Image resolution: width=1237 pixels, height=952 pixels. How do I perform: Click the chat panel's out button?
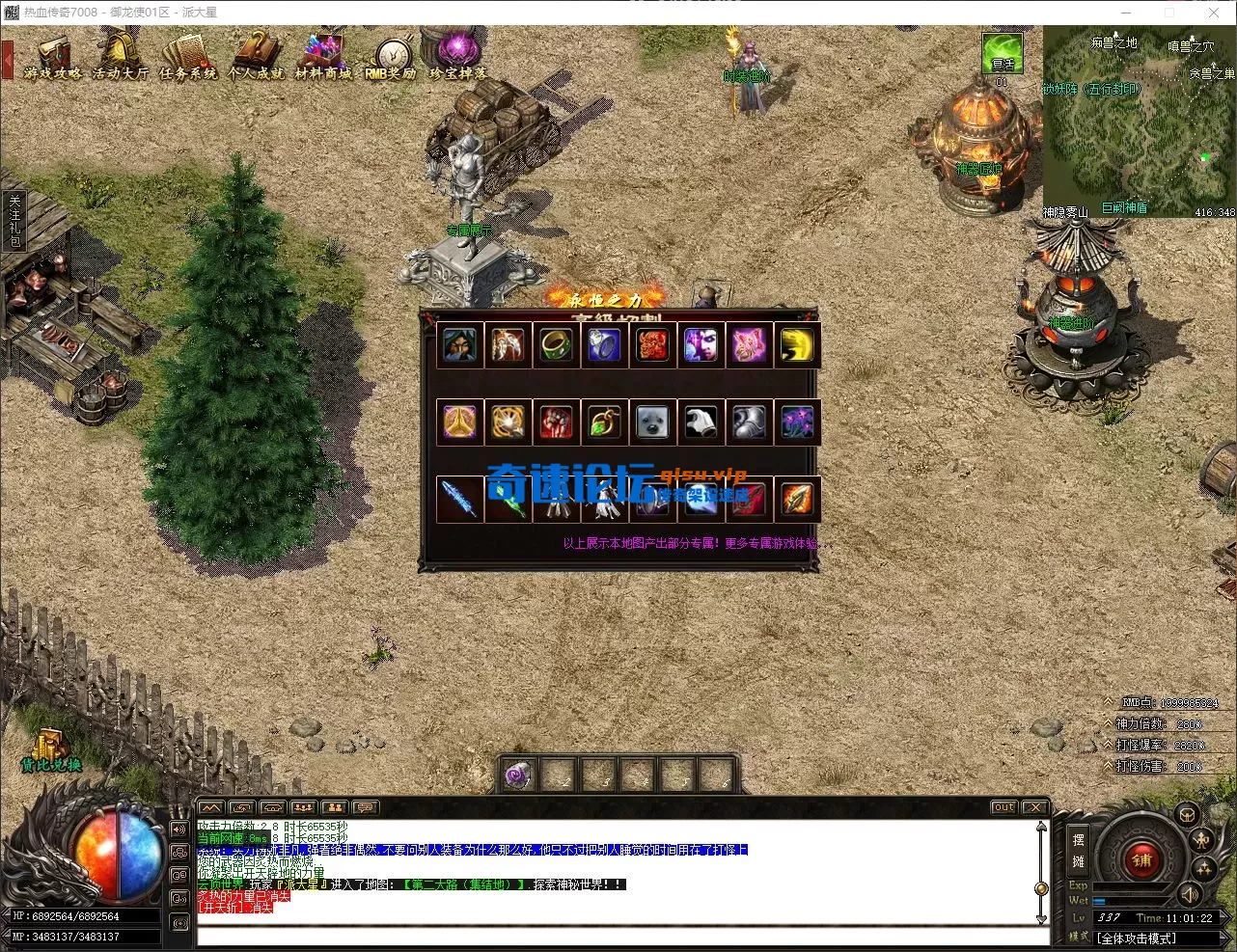[x=1003, y=807]
